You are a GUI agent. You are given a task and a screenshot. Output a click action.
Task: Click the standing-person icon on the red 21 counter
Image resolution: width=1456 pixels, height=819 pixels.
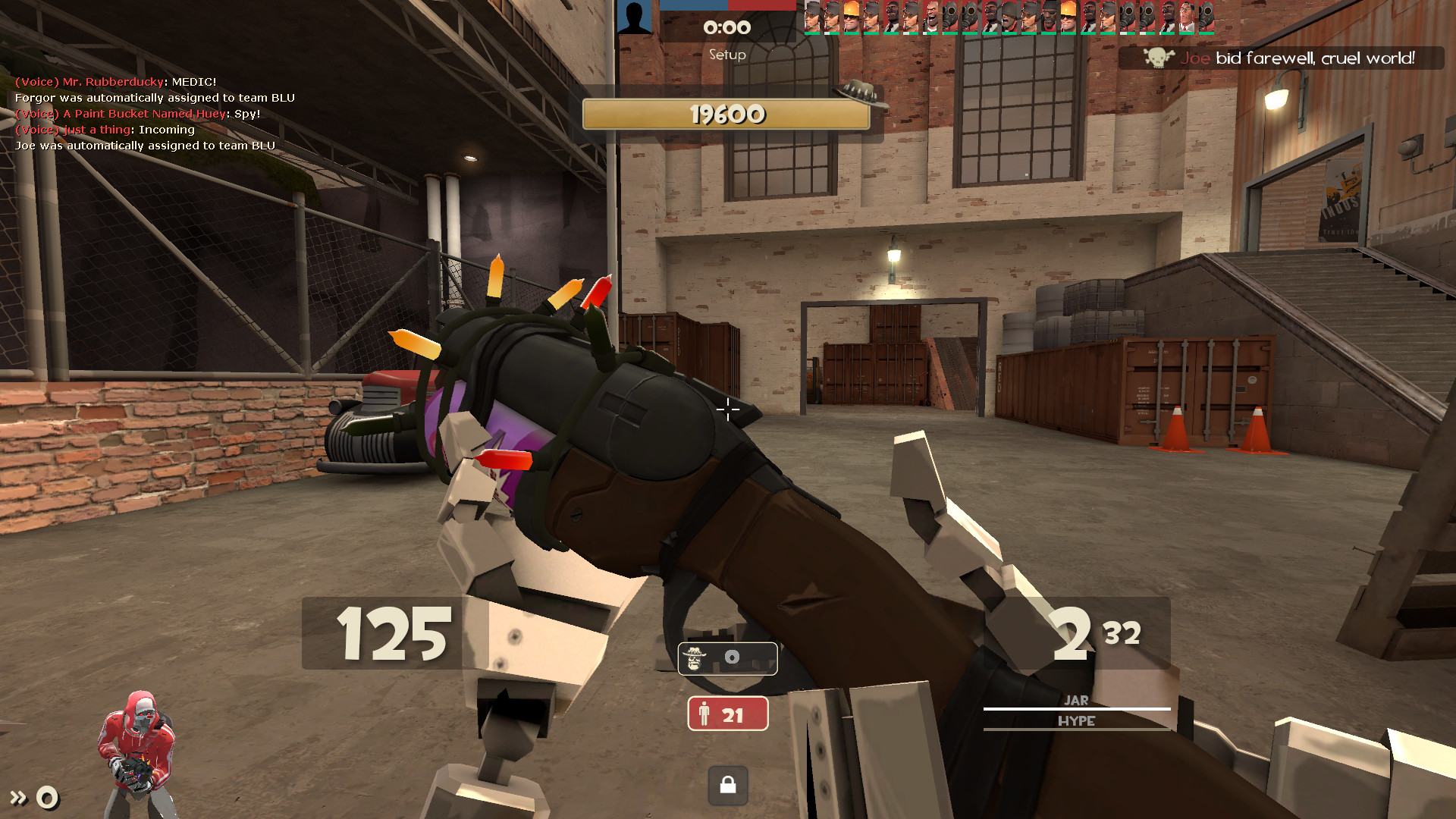[x=705, y=714]
